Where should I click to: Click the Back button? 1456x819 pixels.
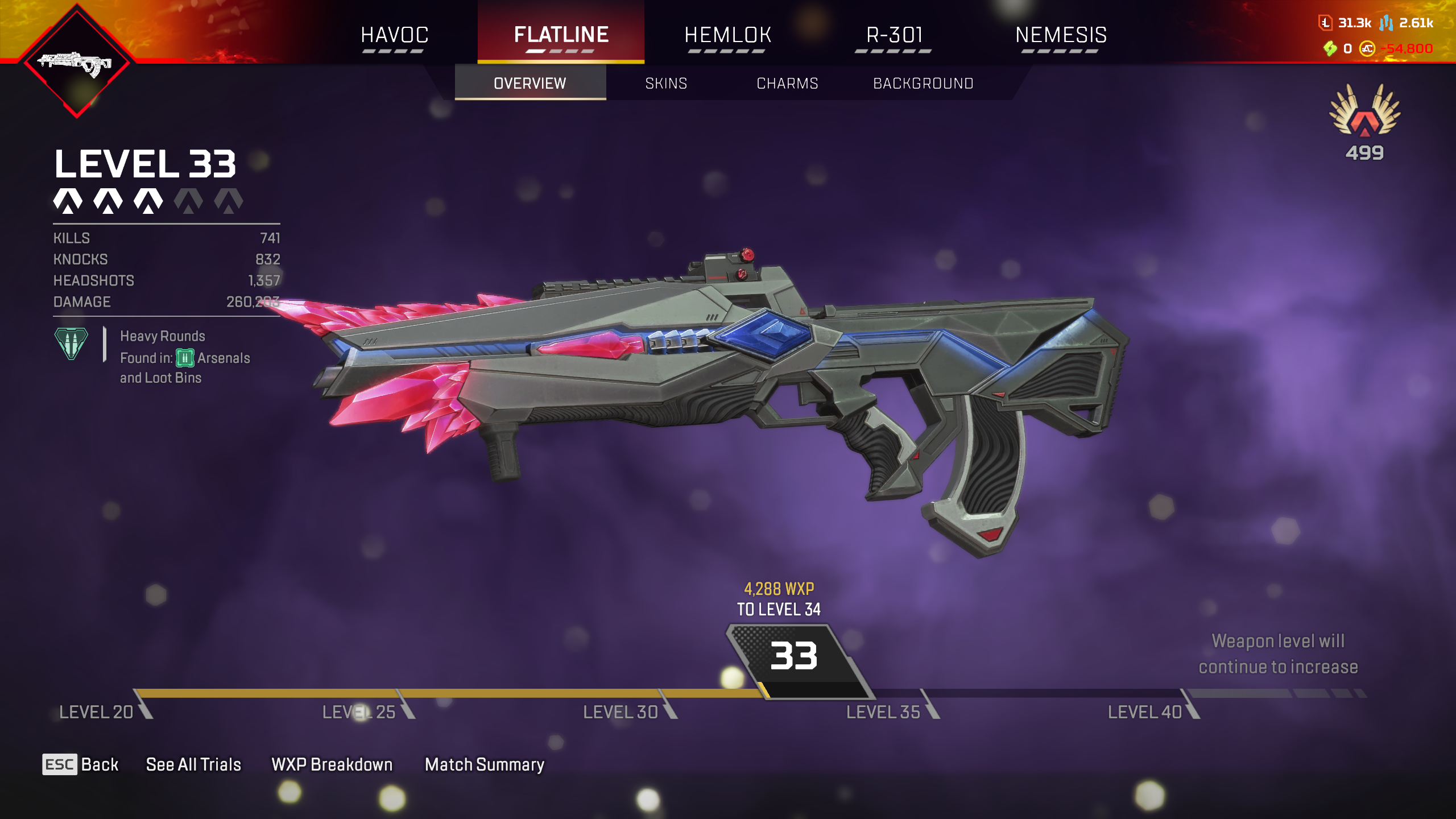81,764
